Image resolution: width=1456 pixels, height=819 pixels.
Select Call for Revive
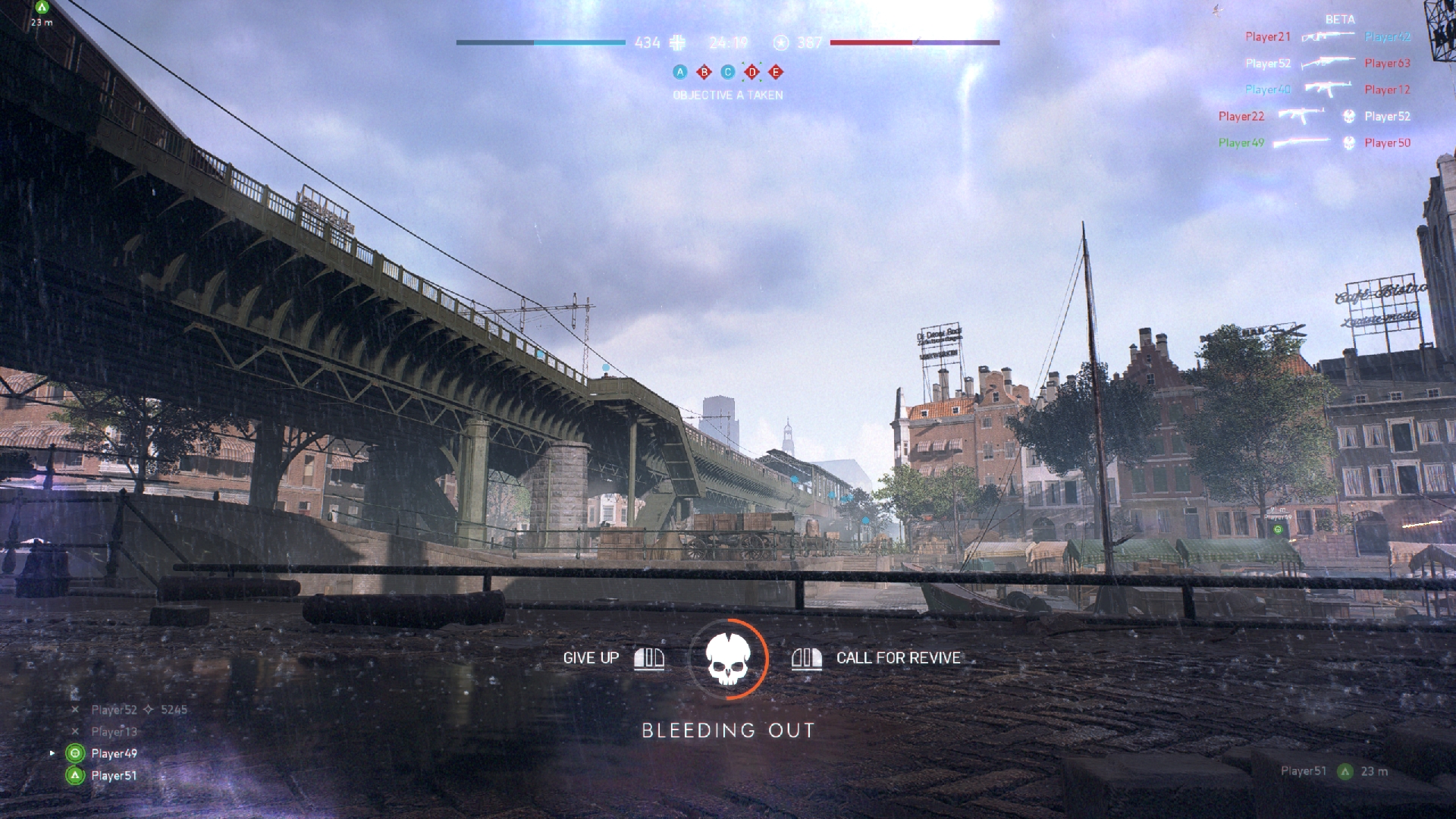[897, 658]
